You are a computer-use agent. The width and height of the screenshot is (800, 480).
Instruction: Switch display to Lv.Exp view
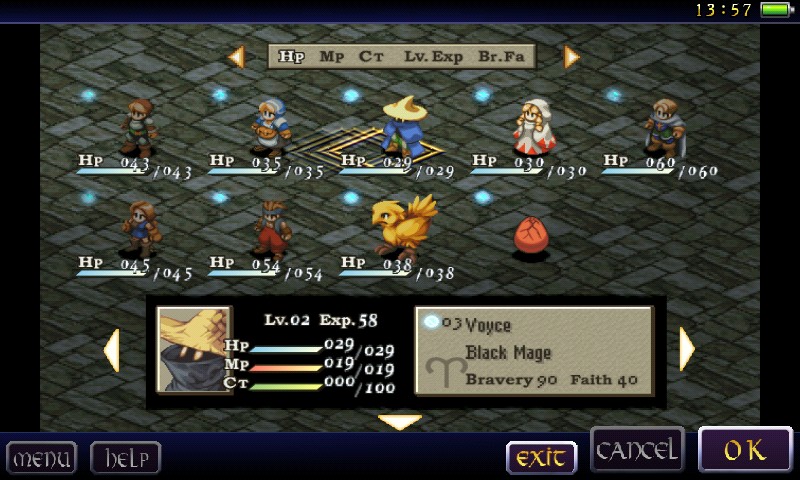tap(433, 57)
